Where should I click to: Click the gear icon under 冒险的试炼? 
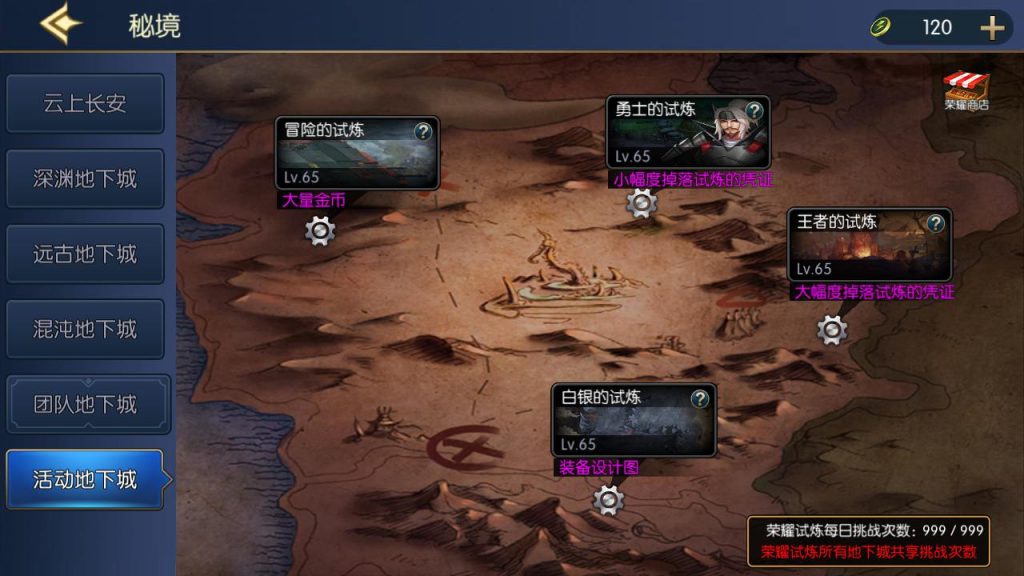320,231
